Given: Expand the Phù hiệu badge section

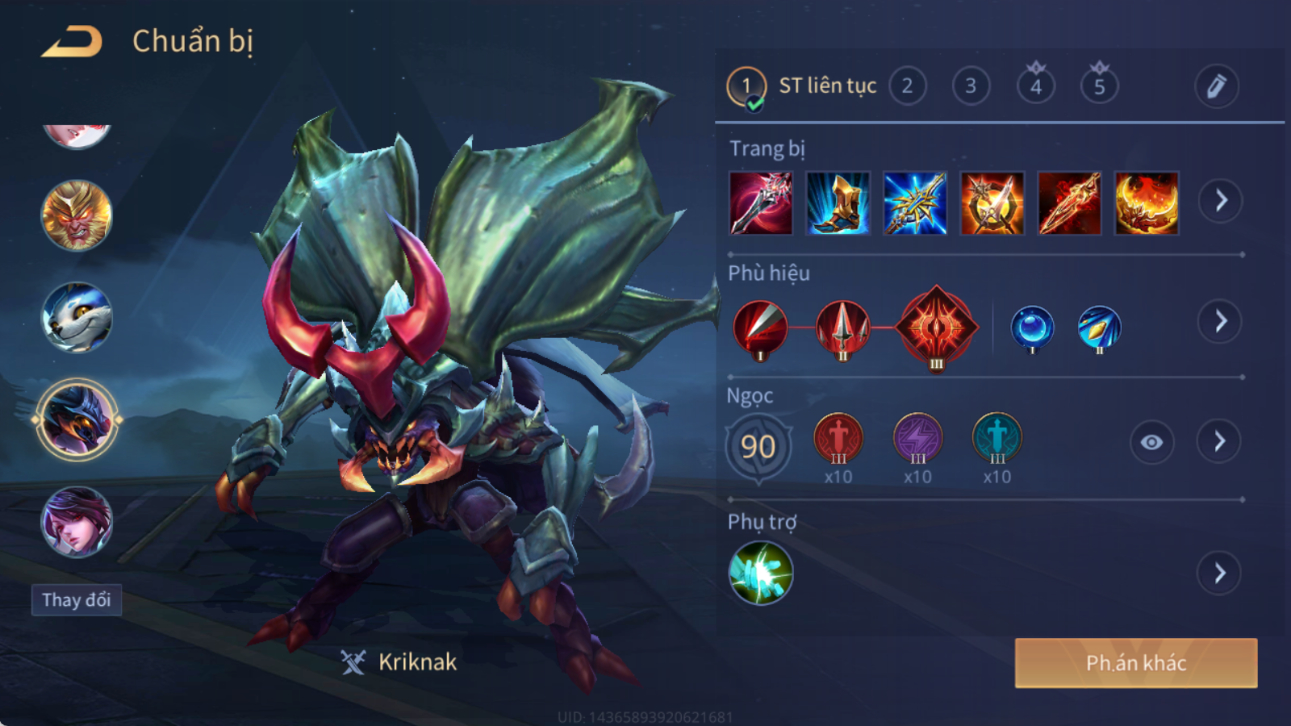Looking at the screenshot, I should (1220, 322).
